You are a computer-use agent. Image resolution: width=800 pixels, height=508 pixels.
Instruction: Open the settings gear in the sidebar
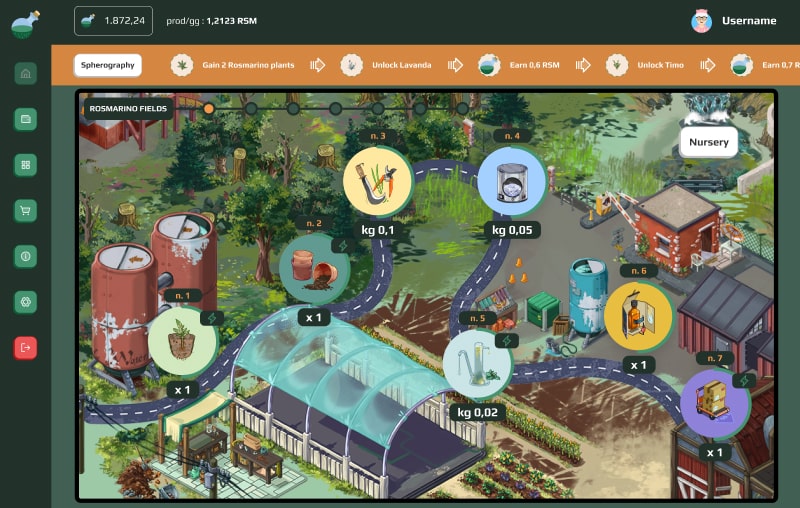point(26,301)
